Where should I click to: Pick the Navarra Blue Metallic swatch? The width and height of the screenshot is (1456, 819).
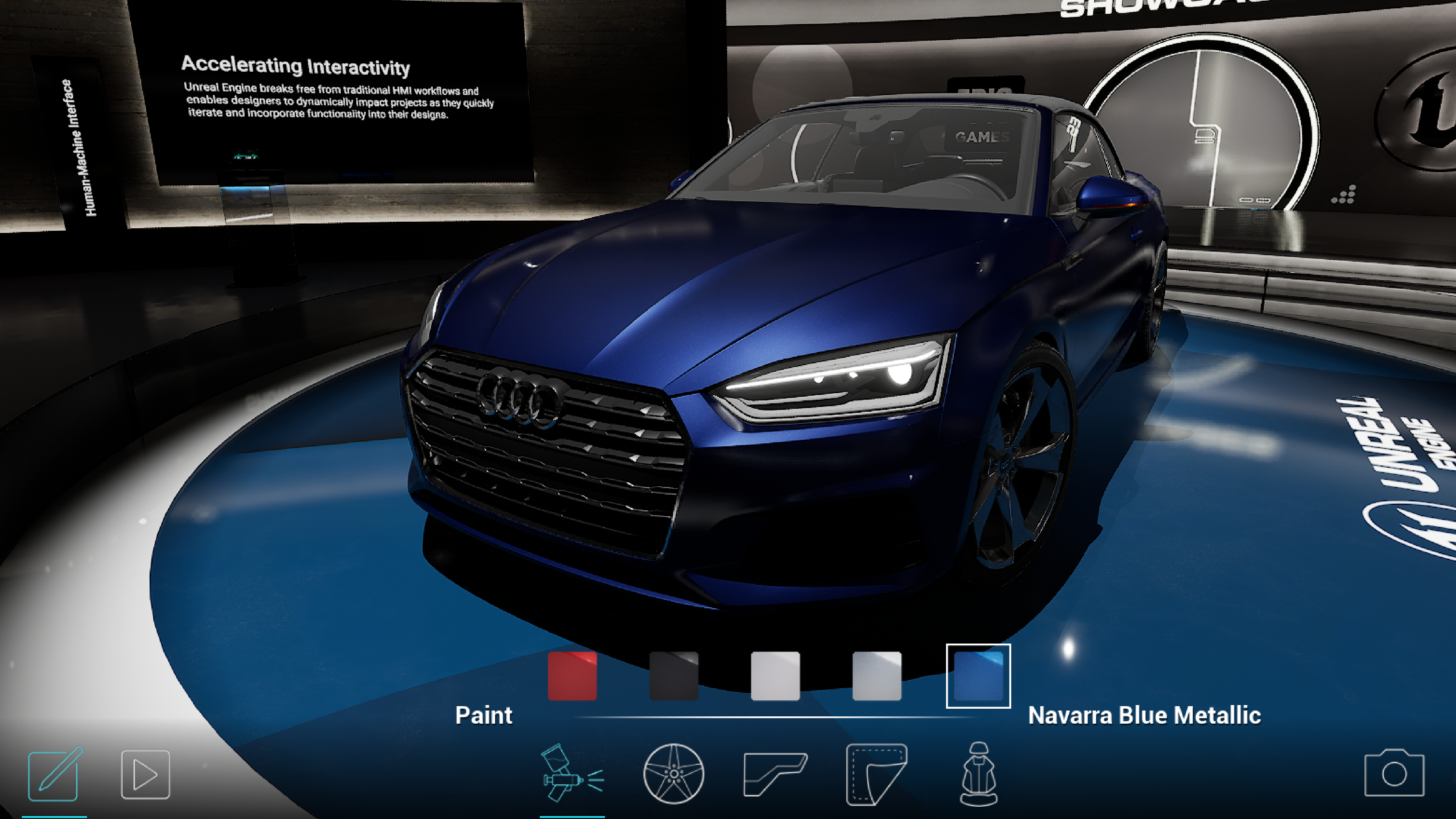point(978,676)
